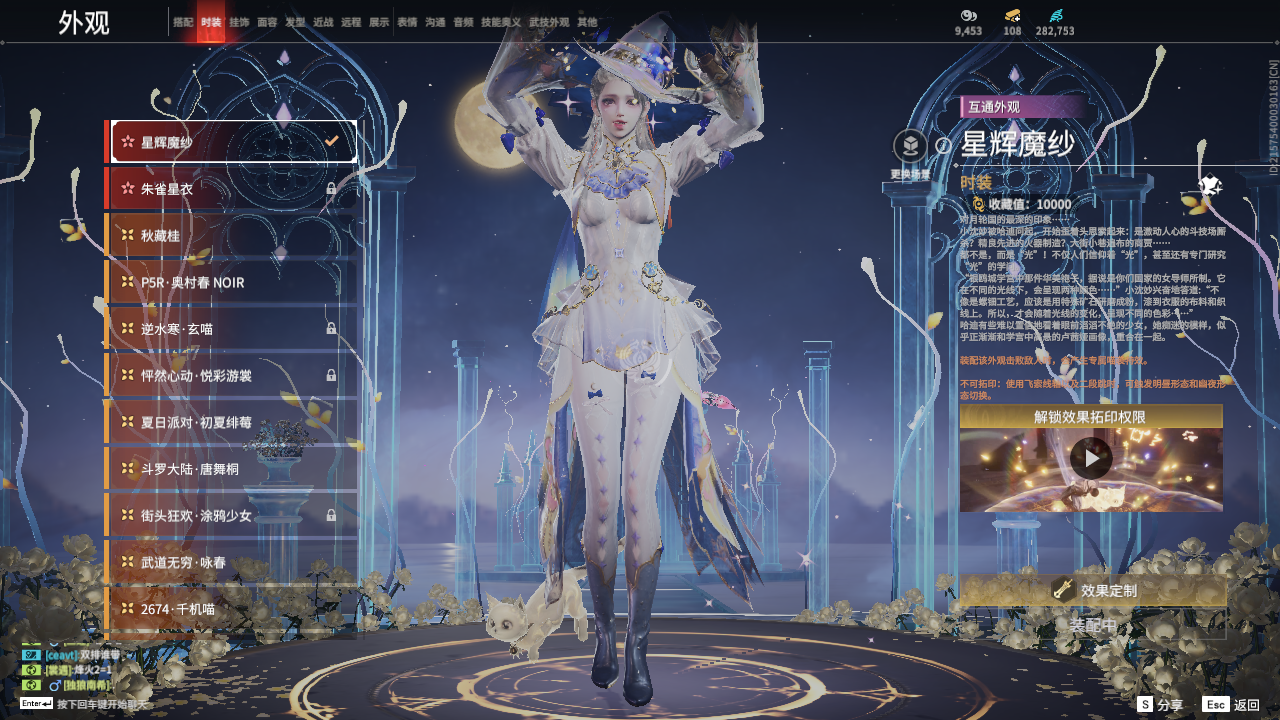Open the 其他 tab

coord(587,22)
